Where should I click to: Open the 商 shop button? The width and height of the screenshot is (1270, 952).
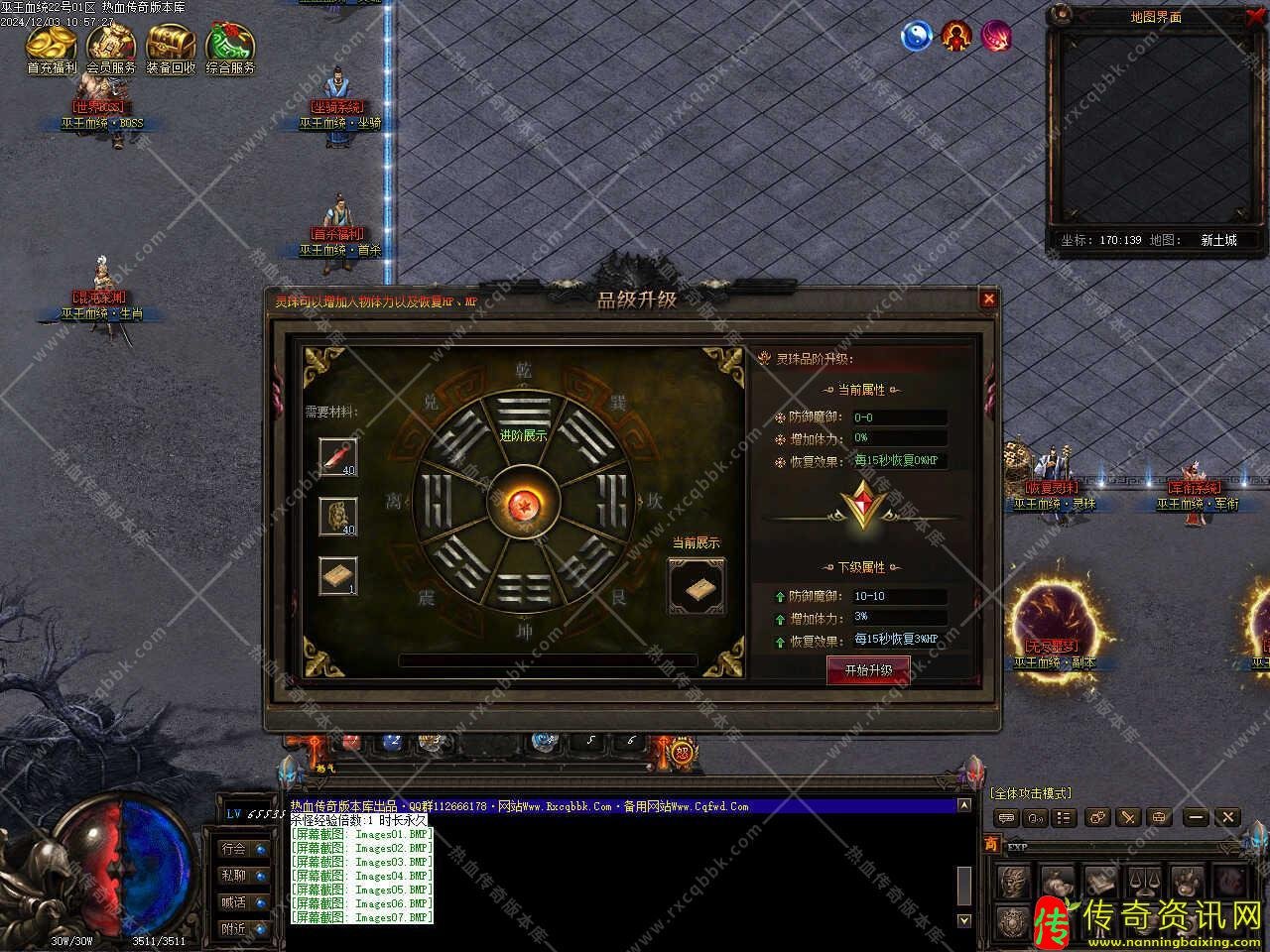point(991,844)
